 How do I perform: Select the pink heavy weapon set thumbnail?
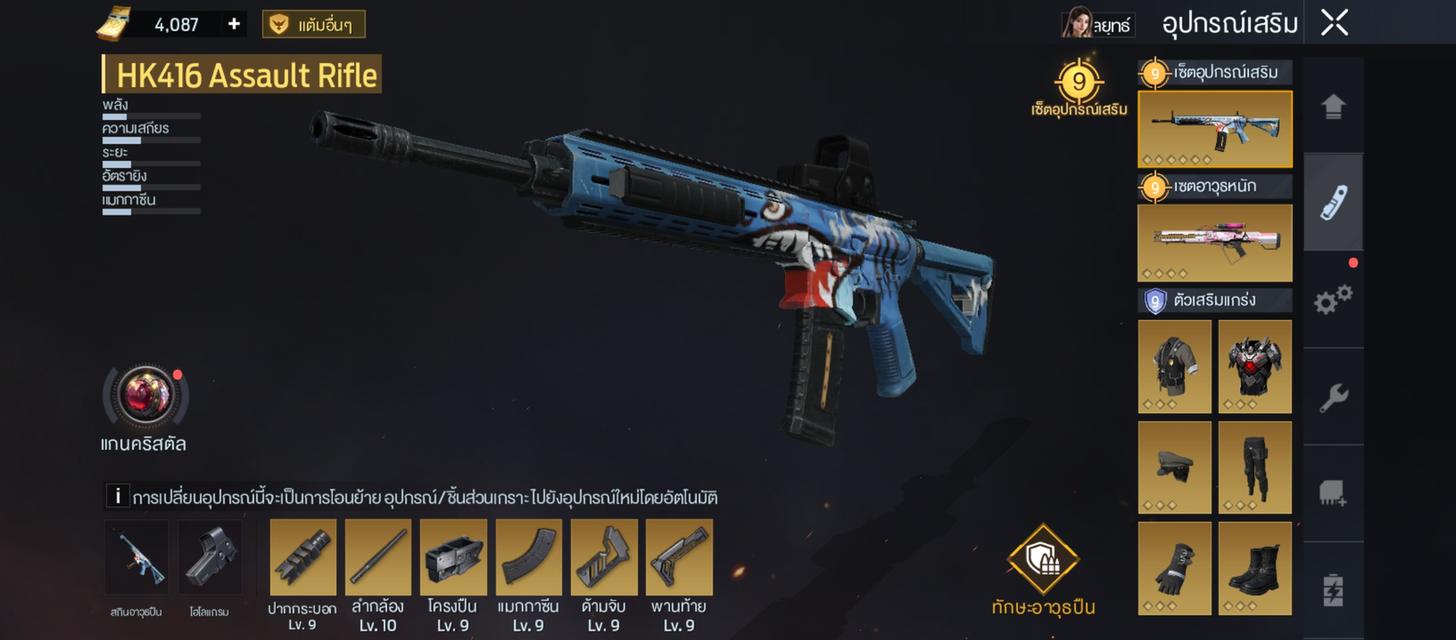1214,243
